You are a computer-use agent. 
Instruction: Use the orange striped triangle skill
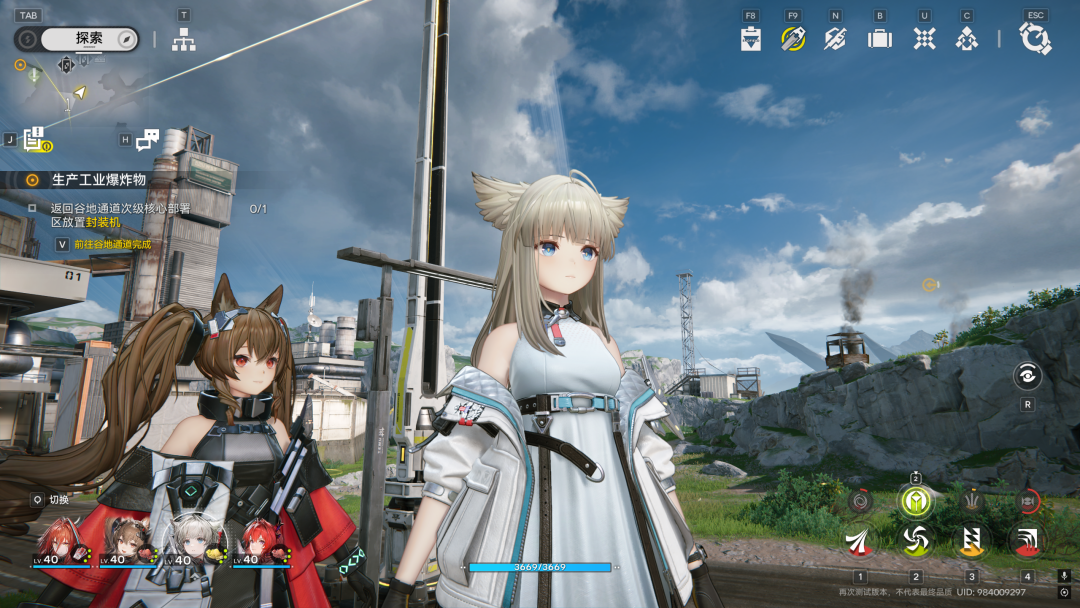[971, 540]
